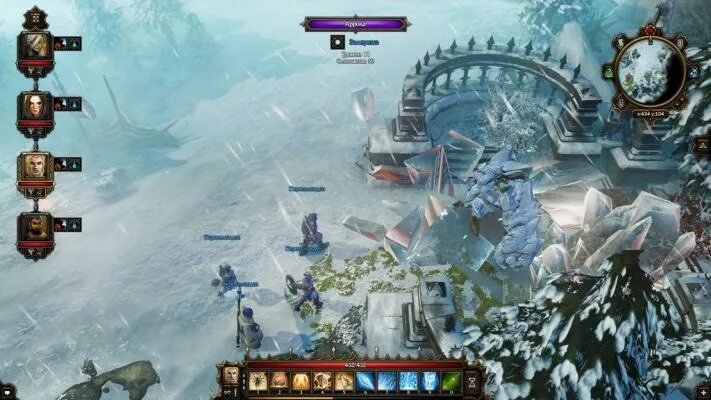Click the status icon under the enemy health bar
The height and width of the screenshot is (400, 711).
(337, 42)
